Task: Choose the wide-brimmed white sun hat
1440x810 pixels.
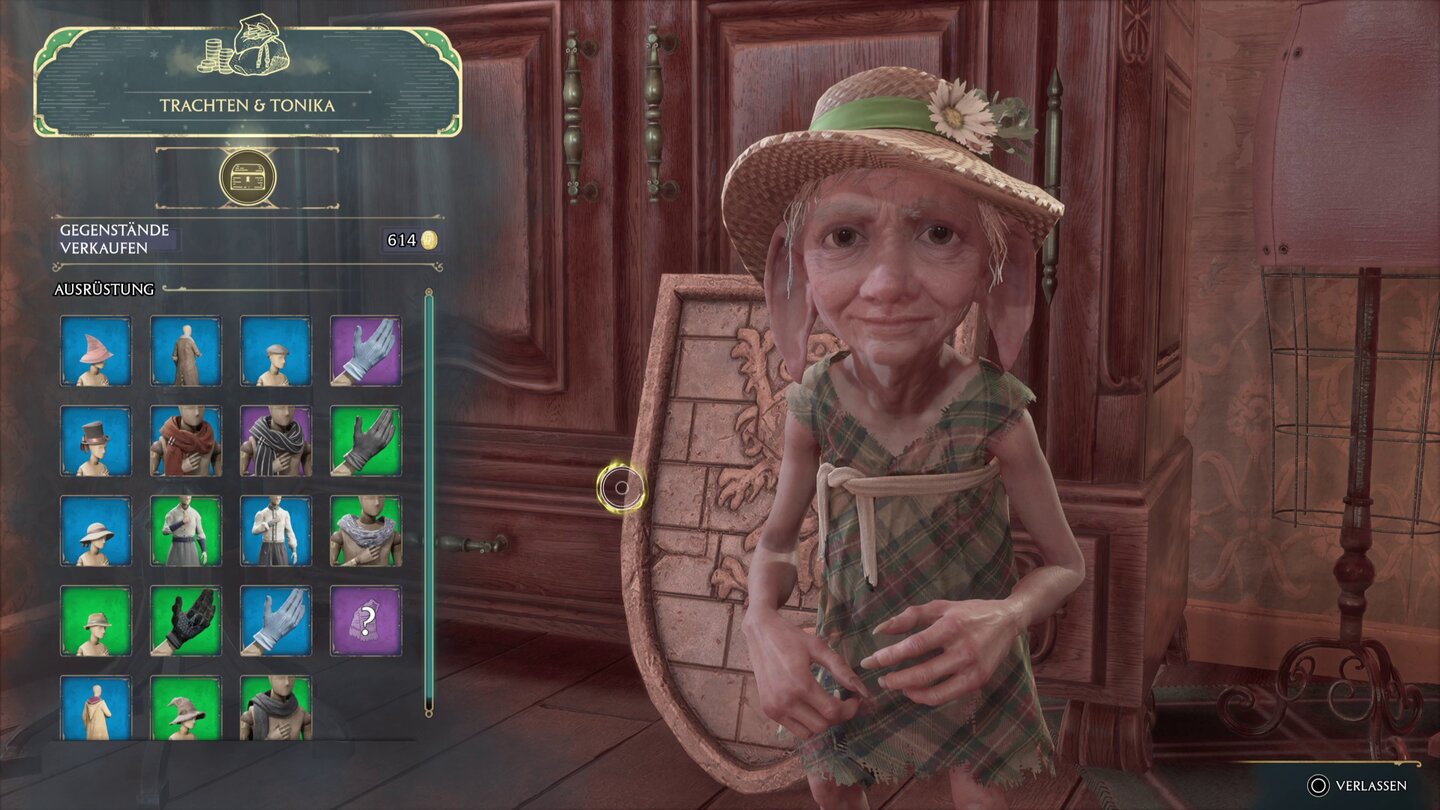Action: 96,531
